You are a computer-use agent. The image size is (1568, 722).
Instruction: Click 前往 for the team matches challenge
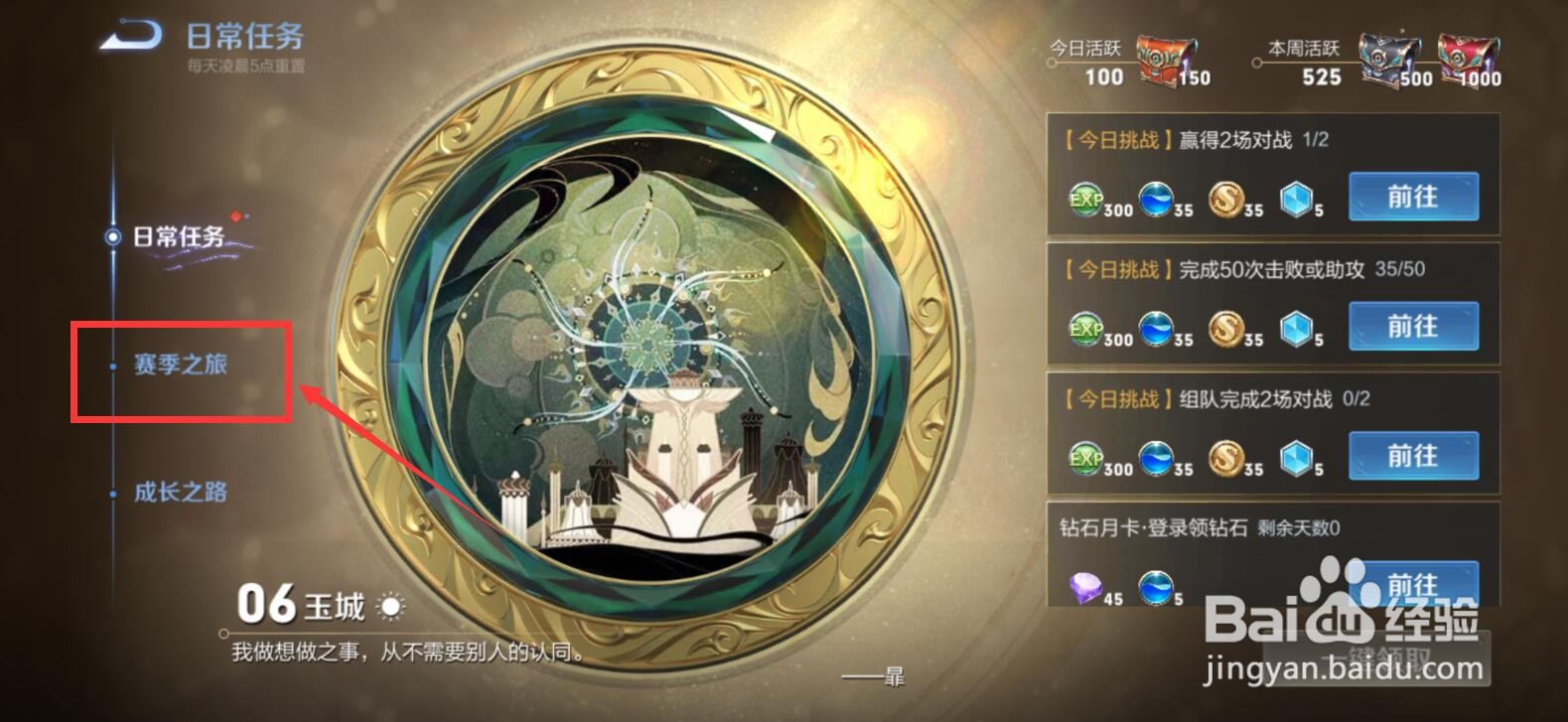pos(1414,456)
